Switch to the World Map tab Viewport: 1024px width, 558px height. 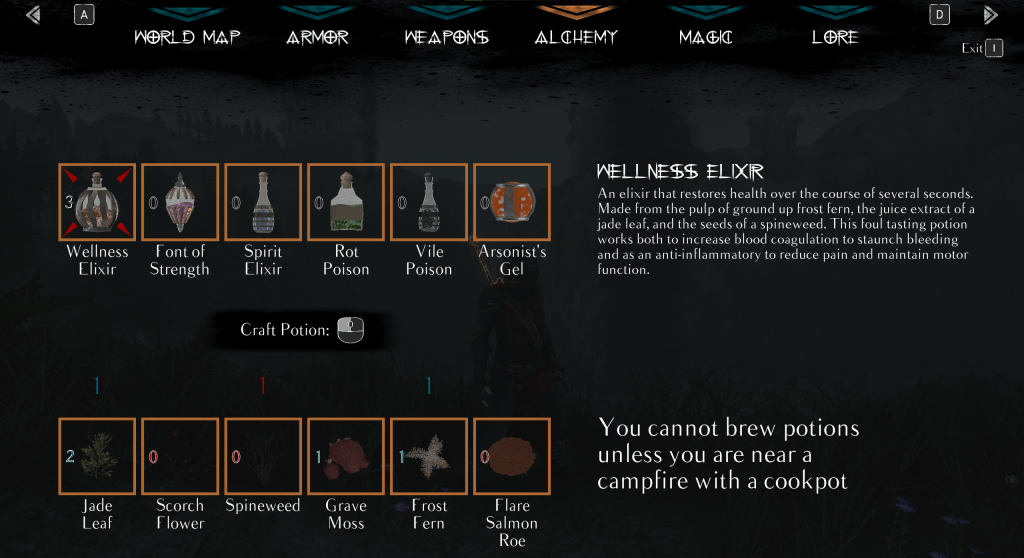tap(187, 38)
